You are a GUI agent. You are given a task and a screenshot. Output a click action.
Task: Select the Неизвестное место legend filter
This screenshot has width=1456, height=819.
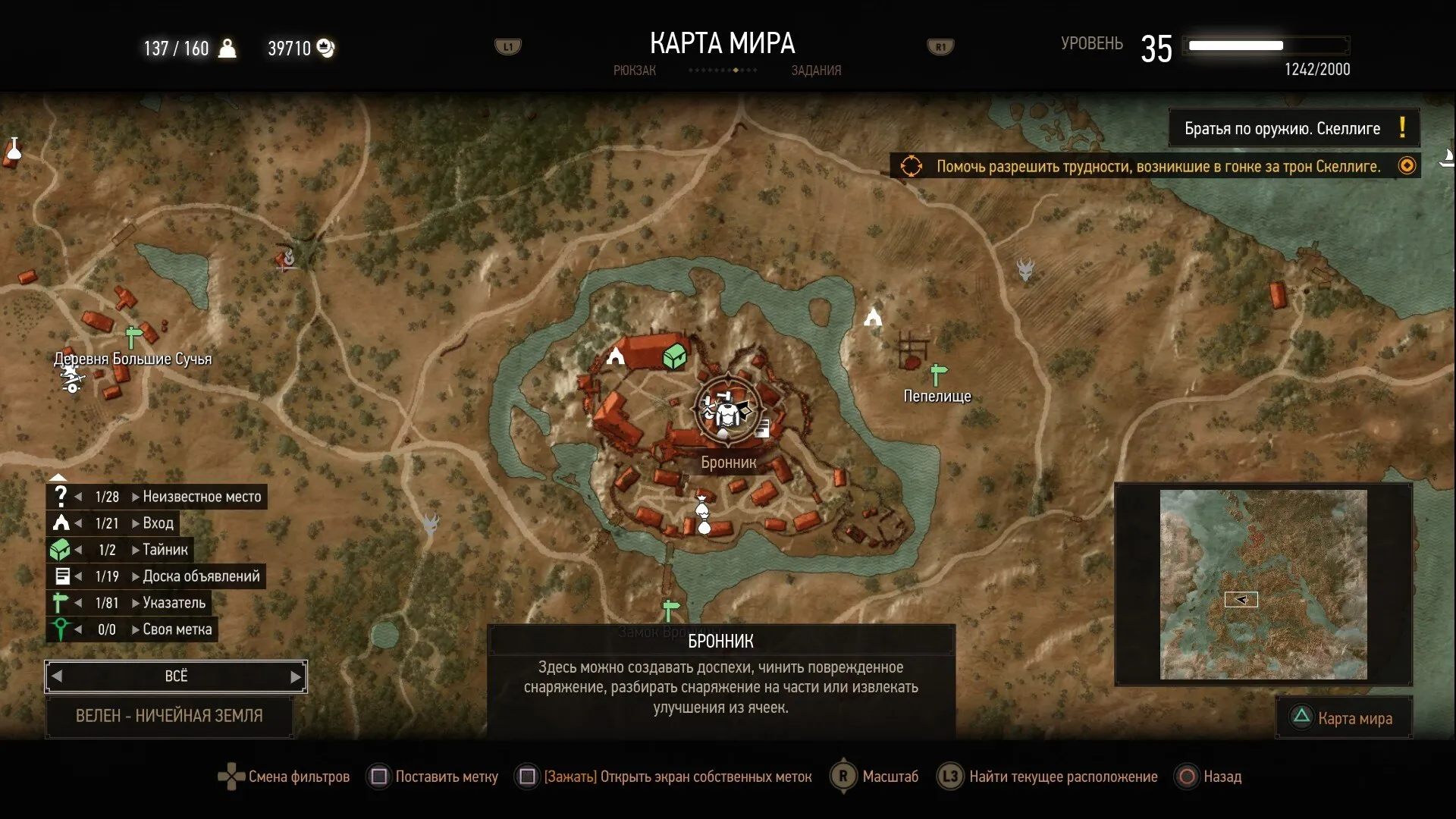201,497
